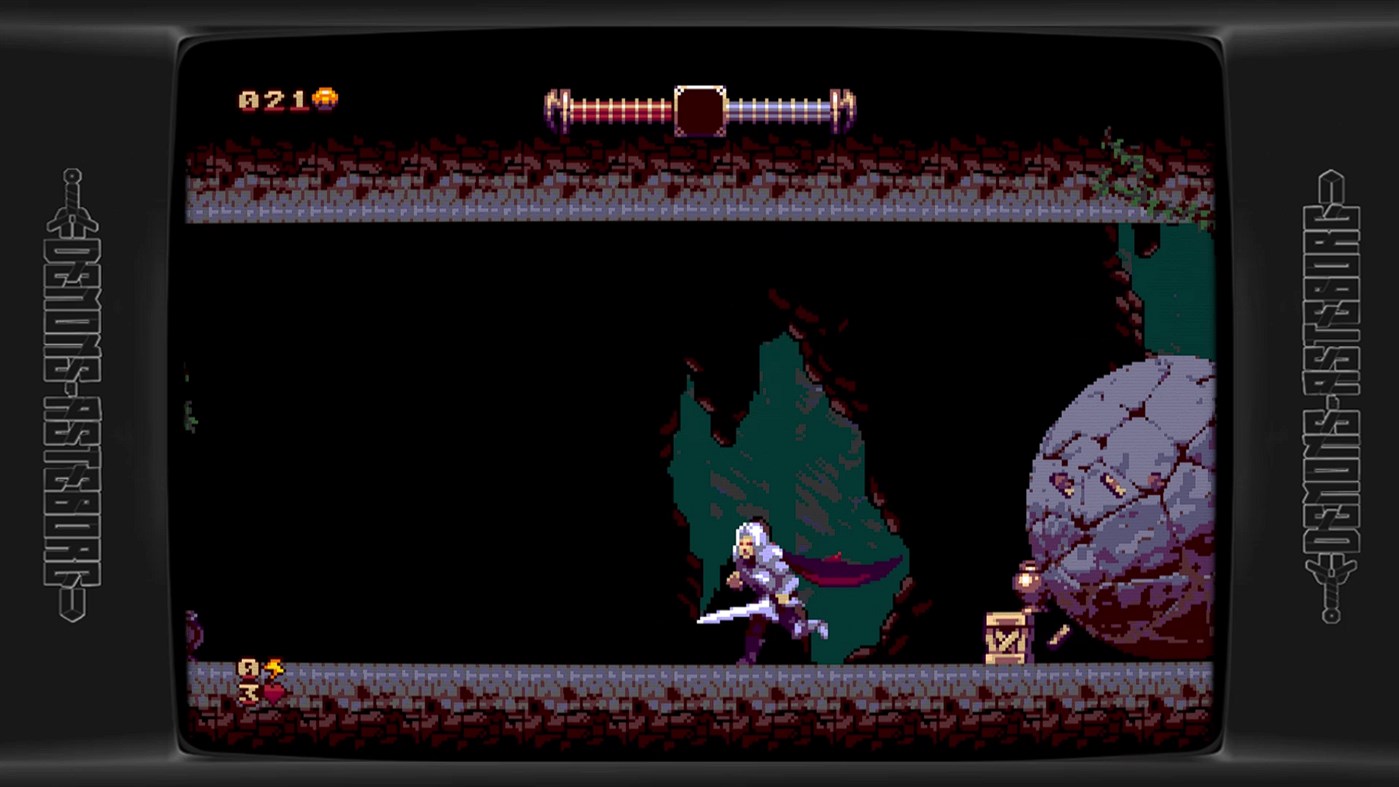Click the red heart pickup near the lightning bolt
This screenshot has height=787, width=1399.
(x=275, y=692)
